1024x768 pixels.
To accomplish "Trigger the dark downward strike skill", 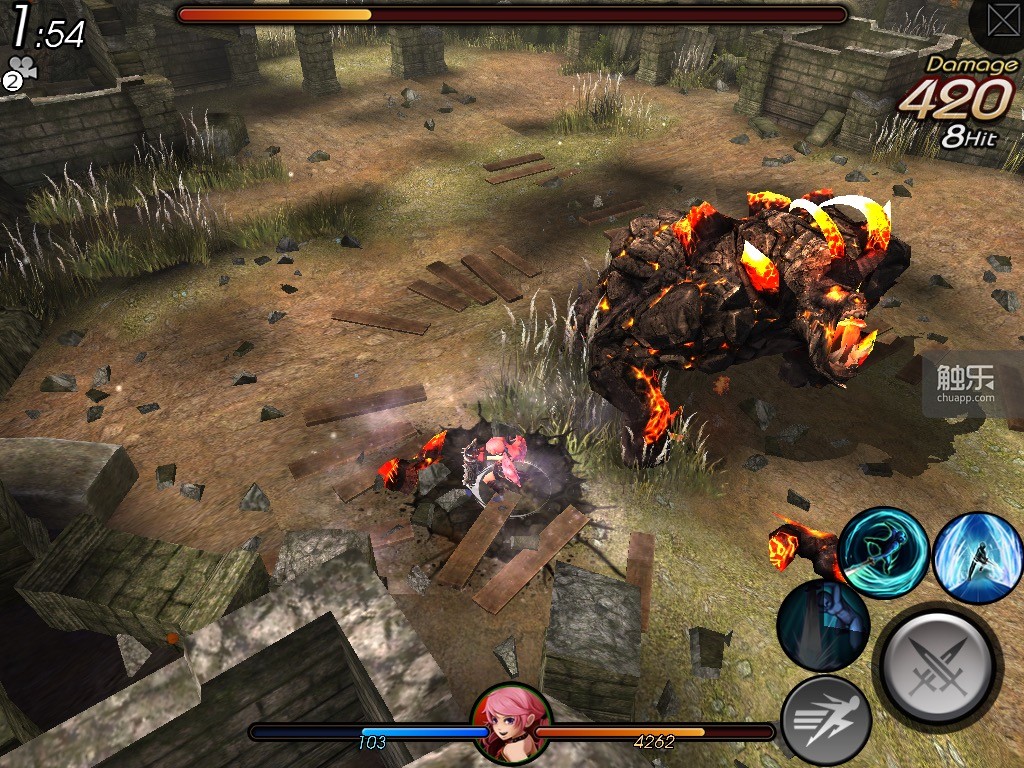I will [823, 625].
